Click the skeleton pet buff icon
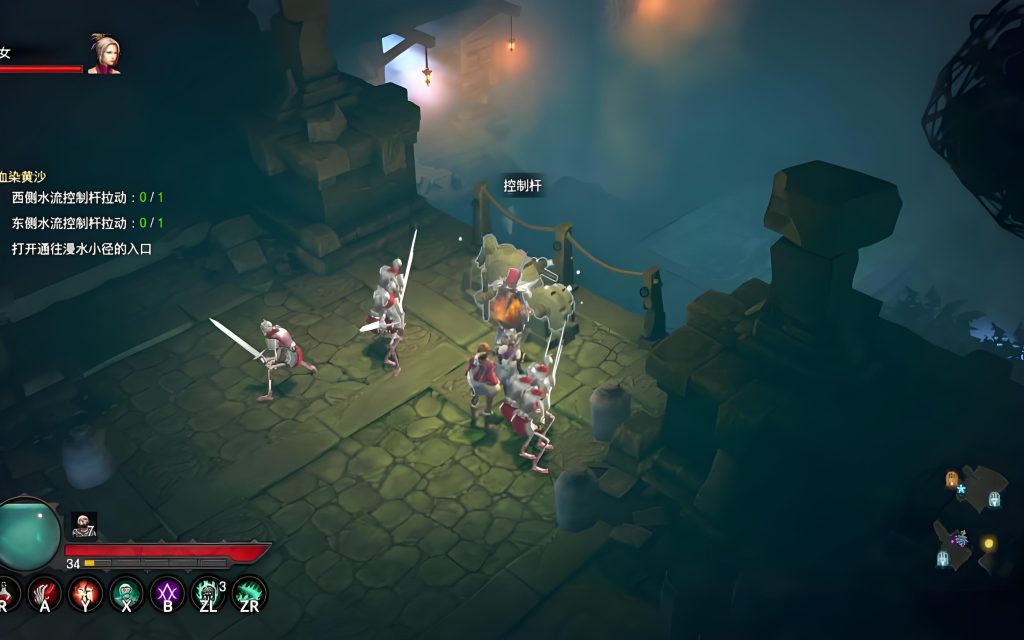The width and height of the screenshot is (1024, 640). 84,525
